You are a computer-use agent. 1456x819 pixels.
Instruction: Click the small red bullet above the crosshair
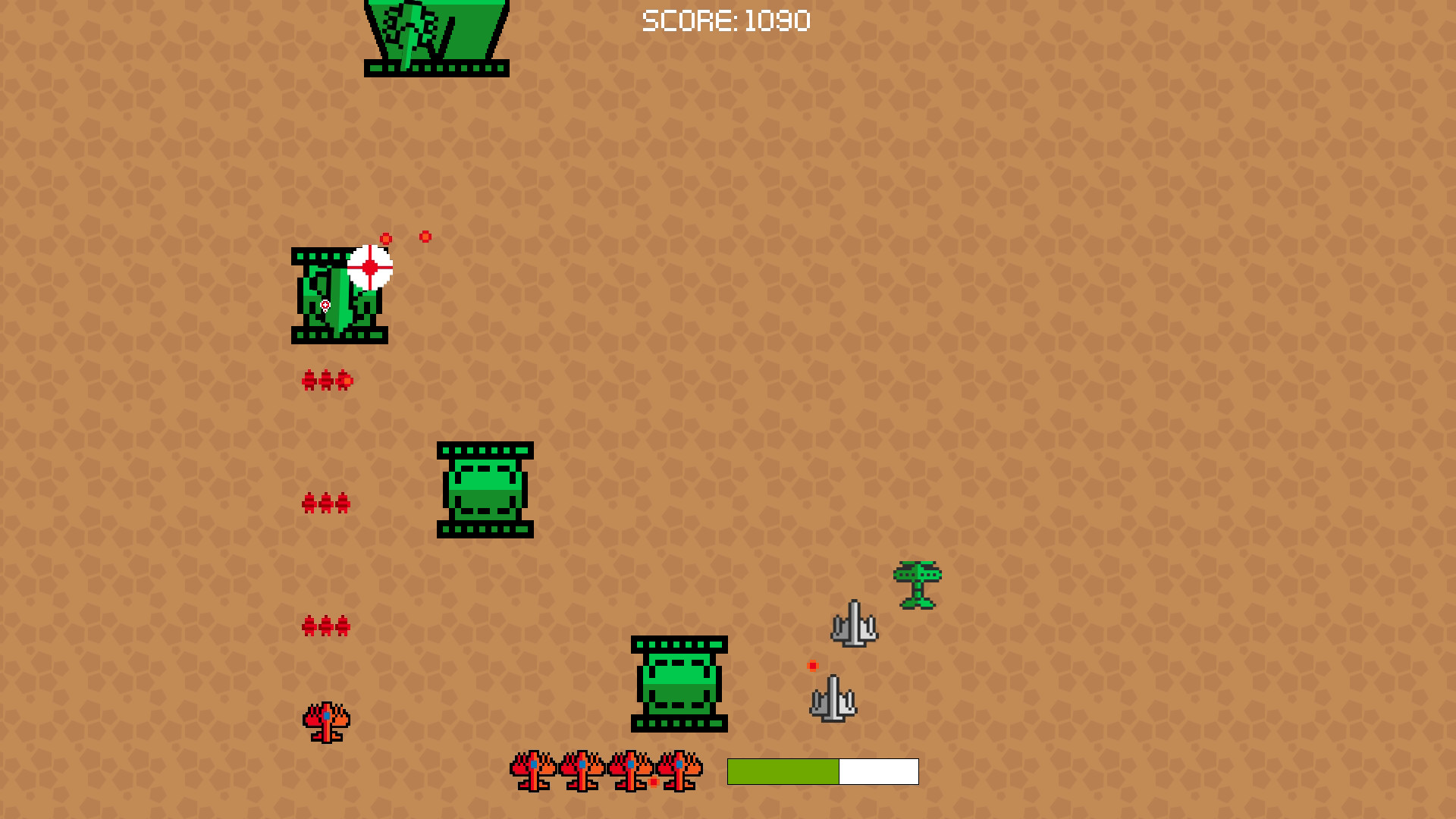pos(385,237)
